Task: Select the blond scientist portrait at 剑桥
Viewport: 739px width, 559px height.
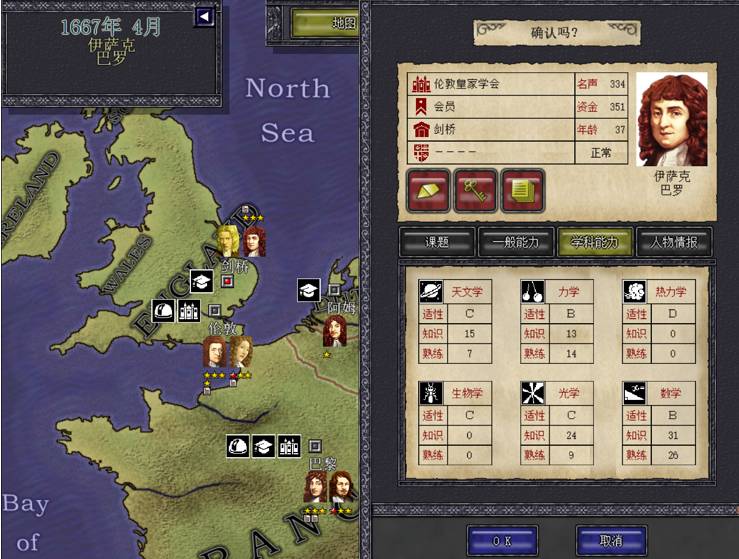Action: pos(228,239)
